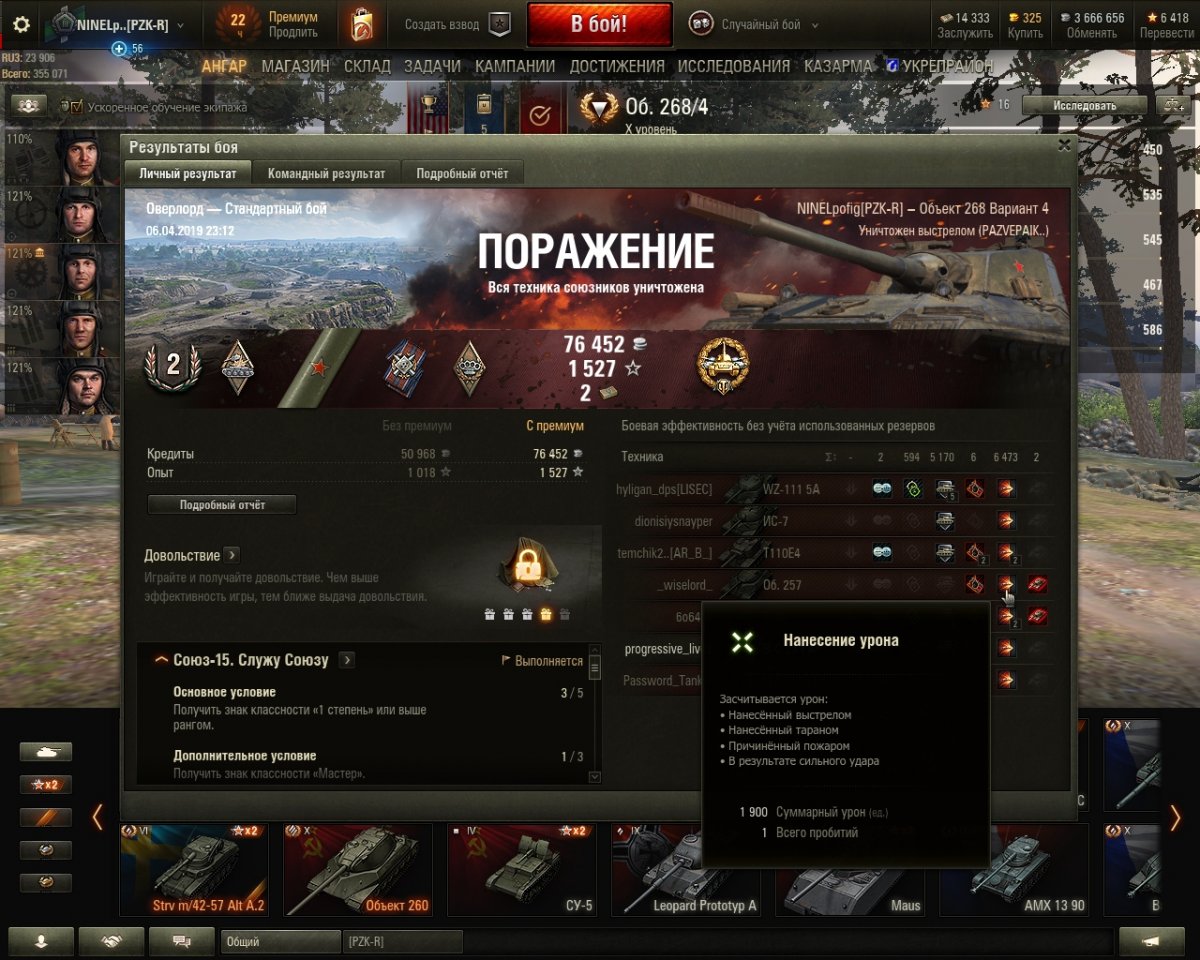The width and height of the screenshot is (1200, 960).
Task: Choose the Strv m/42-57 Alt A.2 tank
Action: [x=194, y=868]
